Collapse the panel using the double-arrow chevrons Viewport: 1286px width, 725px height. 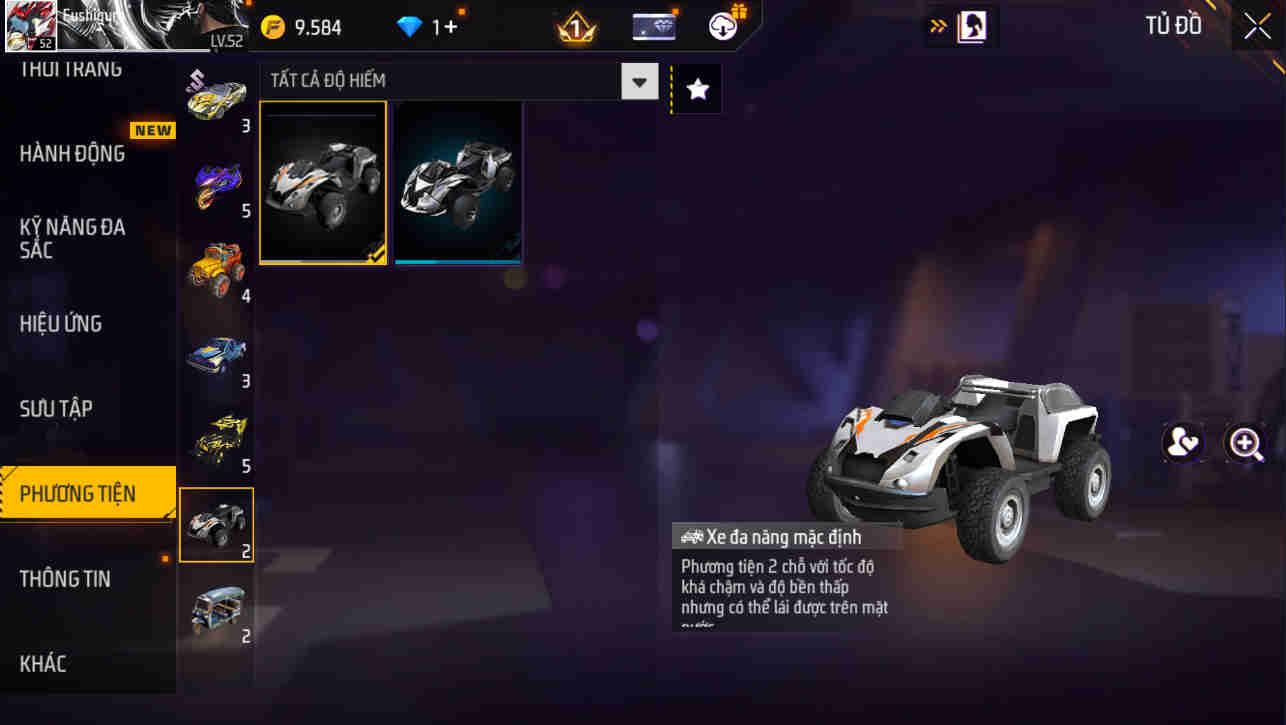[x=938, y=25]
